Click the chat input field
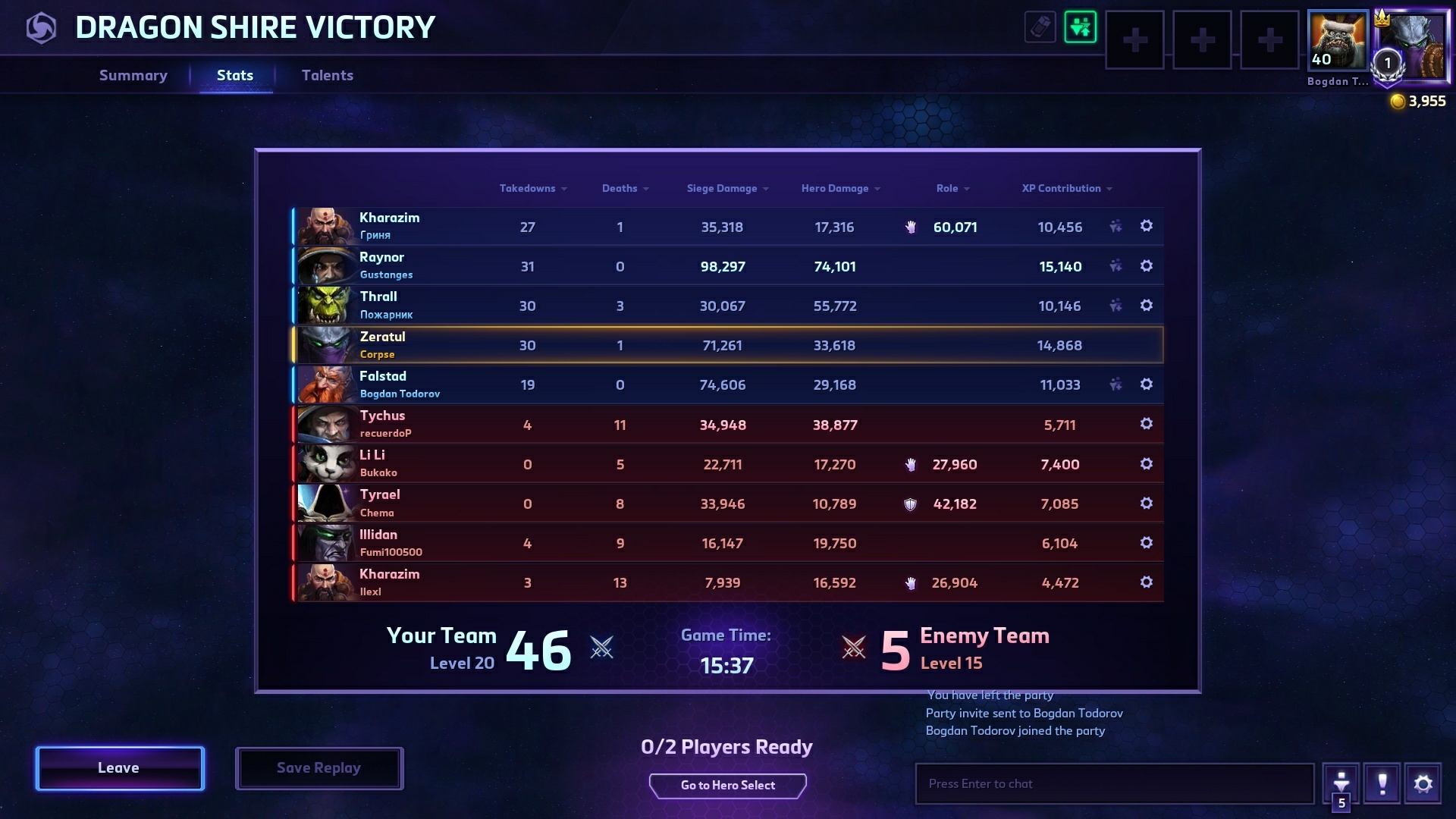The image size is (1456, 819). point(1114,784)
